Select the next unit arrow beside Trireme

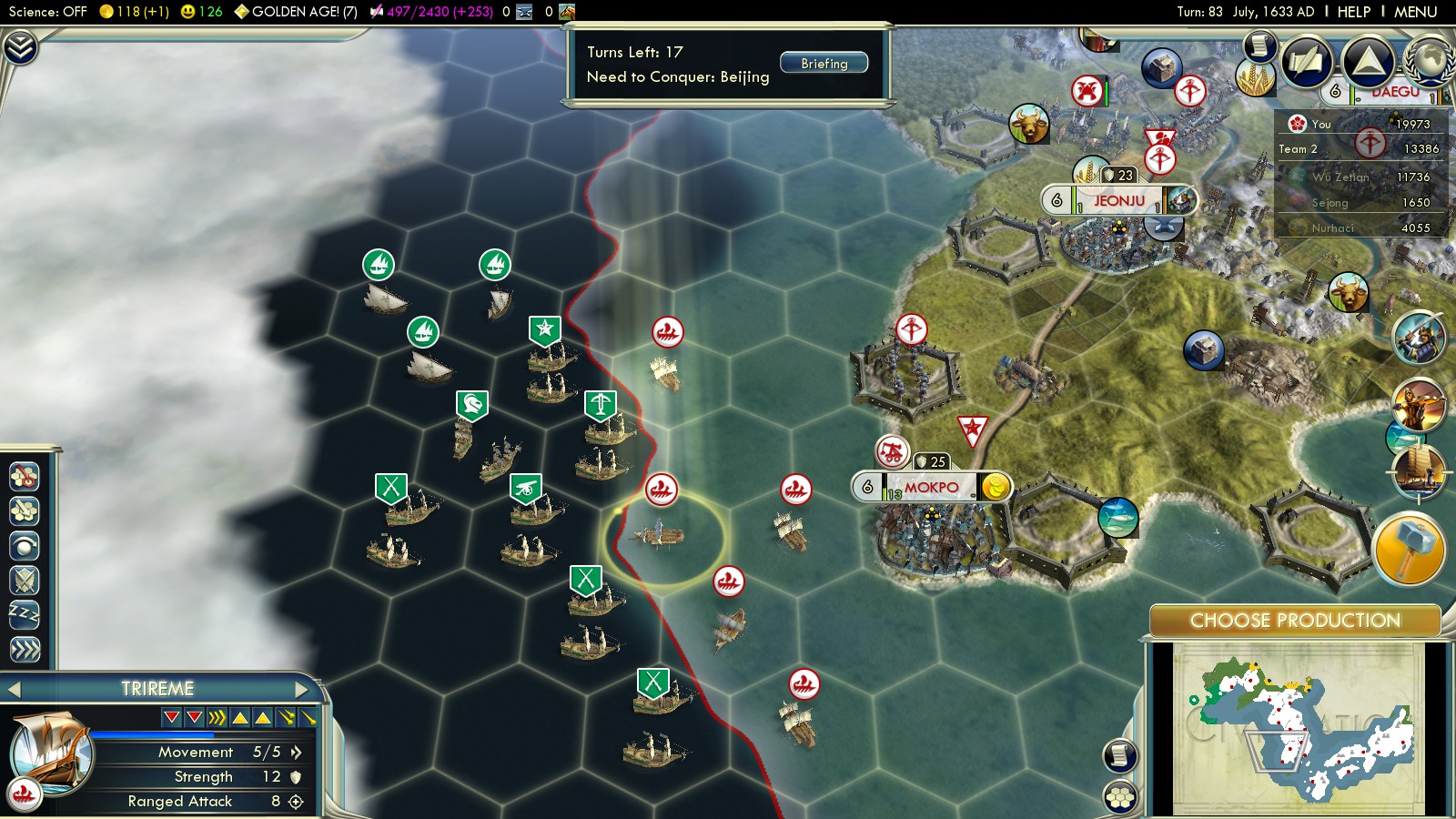302,689
